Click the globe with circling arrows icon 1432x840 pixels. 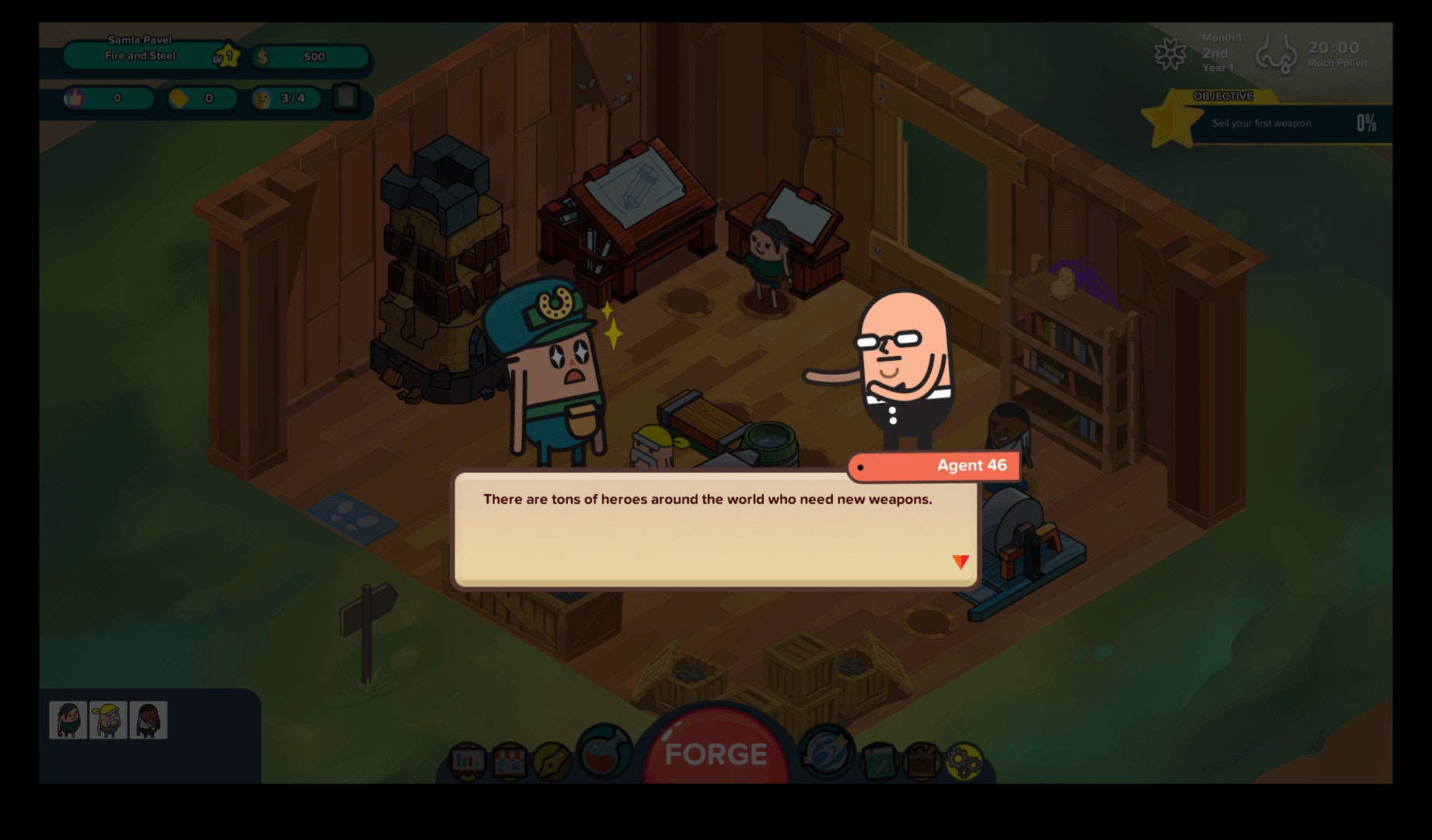(x=826, y=752)
